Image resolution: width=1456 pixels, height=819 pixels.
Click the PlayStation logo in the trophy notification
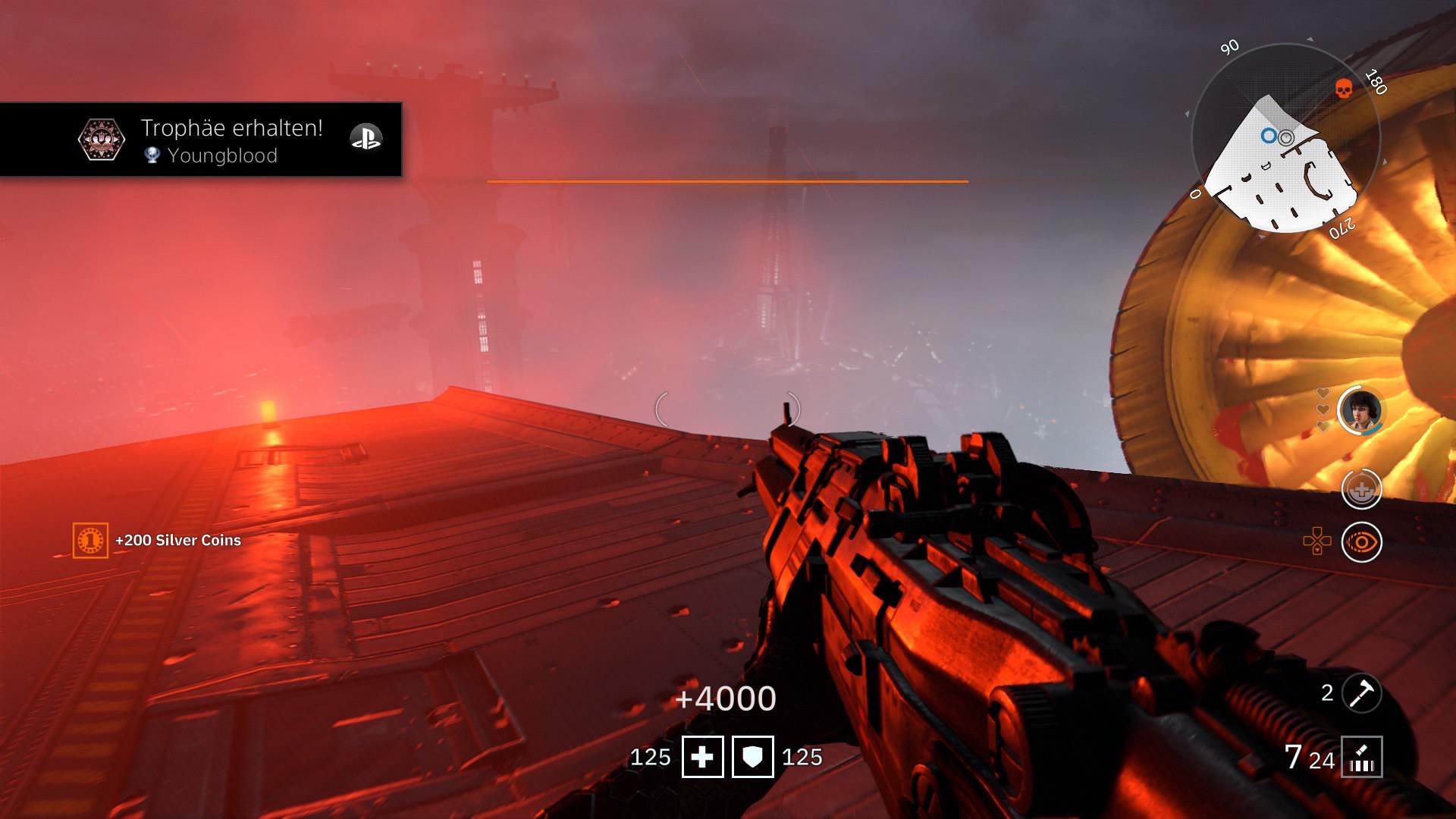[x=366, y=139]
